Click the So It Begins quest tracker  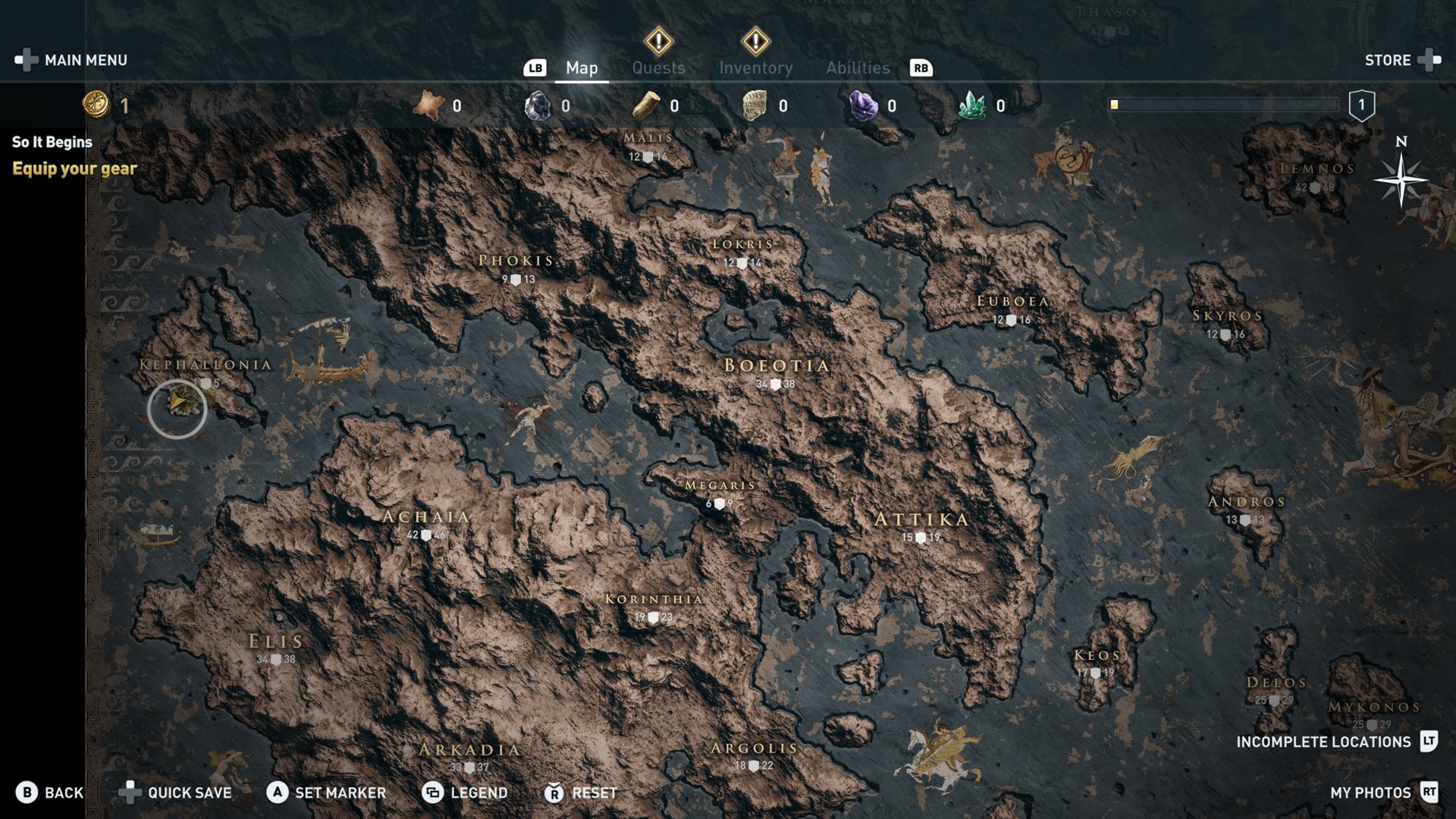click(52, 142)
